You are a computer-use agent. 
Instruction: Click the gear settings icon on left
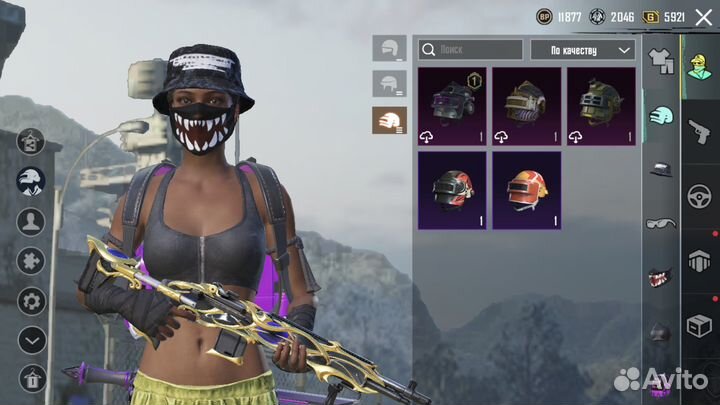[31, 300]
